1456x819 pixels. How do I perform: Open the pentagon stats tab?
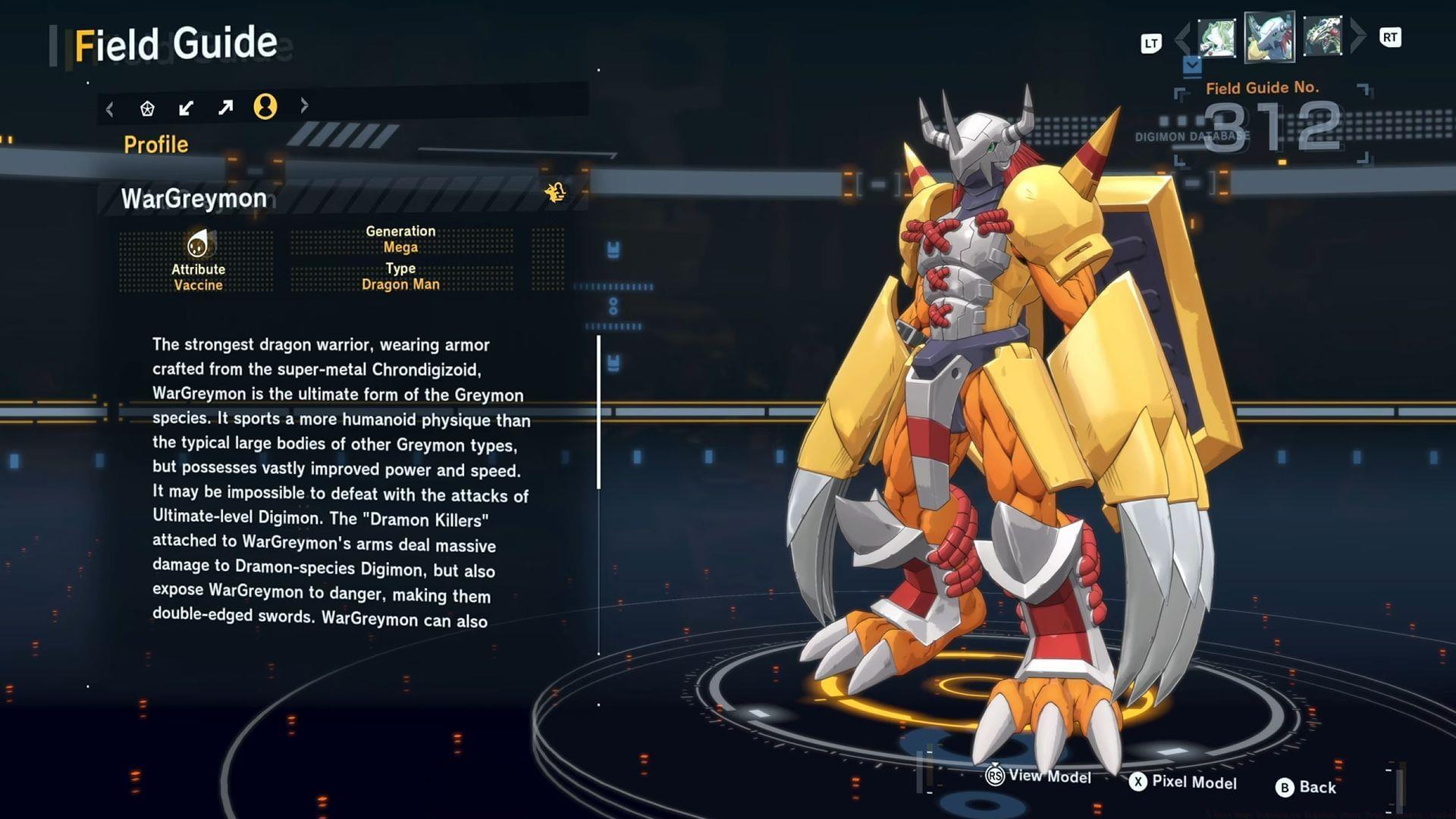pyautogui.click(x=147, y=108)
